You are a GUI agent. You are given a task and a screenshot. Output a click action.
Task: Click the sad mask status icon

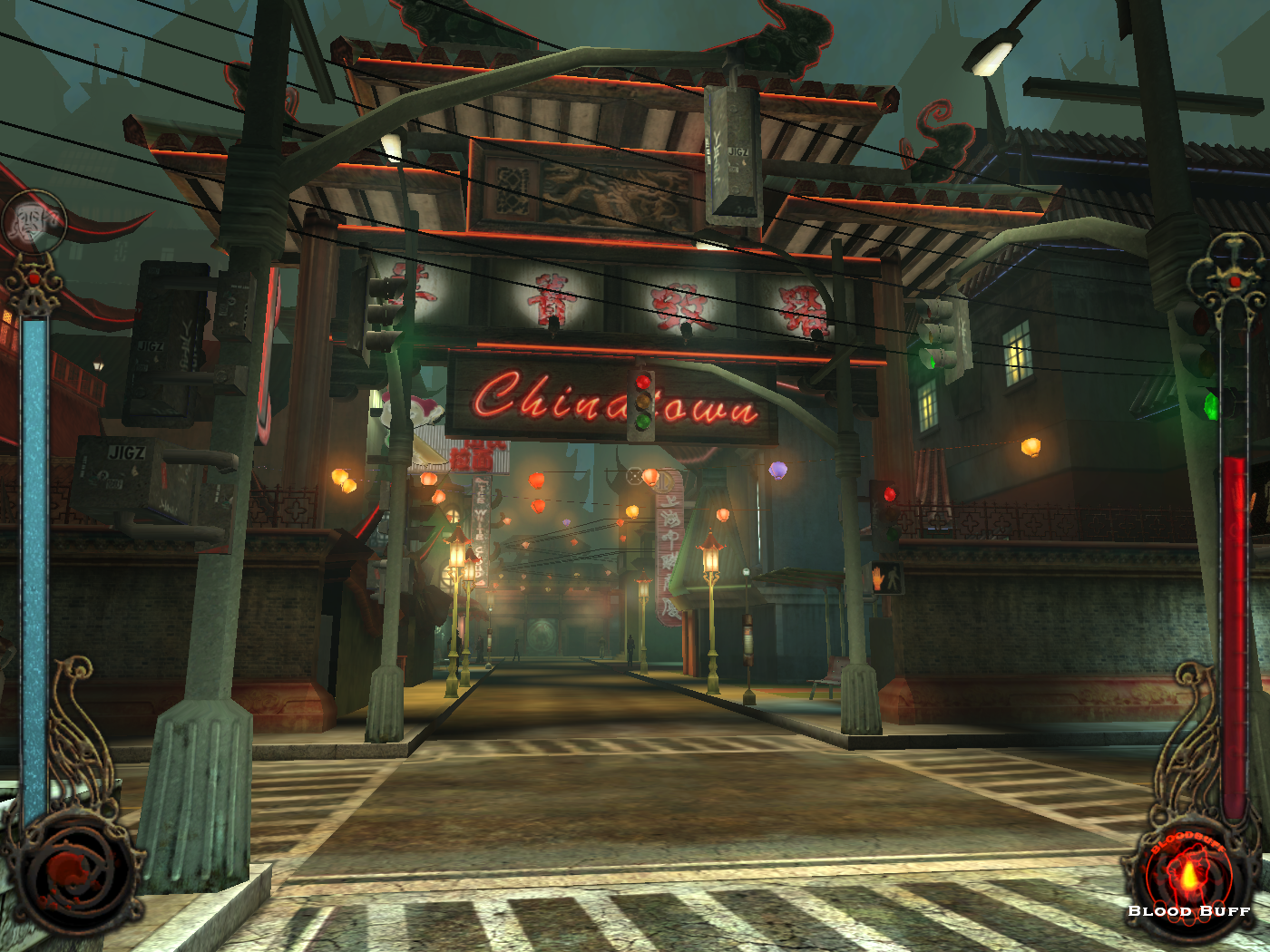34,221
